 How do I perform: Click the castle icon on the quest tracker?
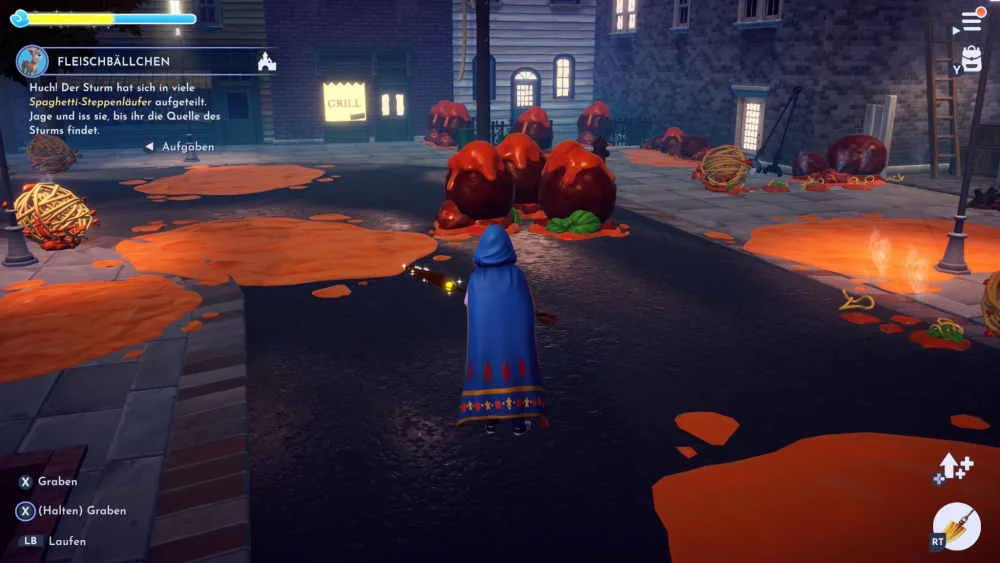(x=266, y=61)
